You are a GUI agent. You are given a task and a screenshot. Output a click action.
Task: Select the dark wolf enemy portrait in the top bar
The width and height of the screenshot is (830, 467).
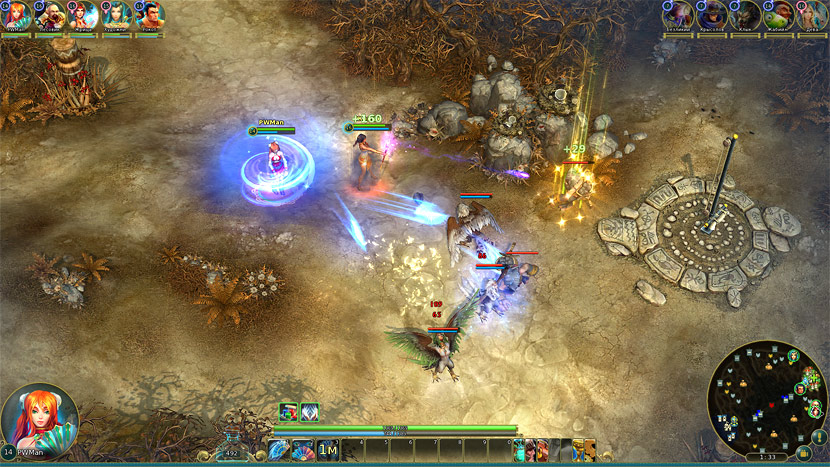(745, 15)
